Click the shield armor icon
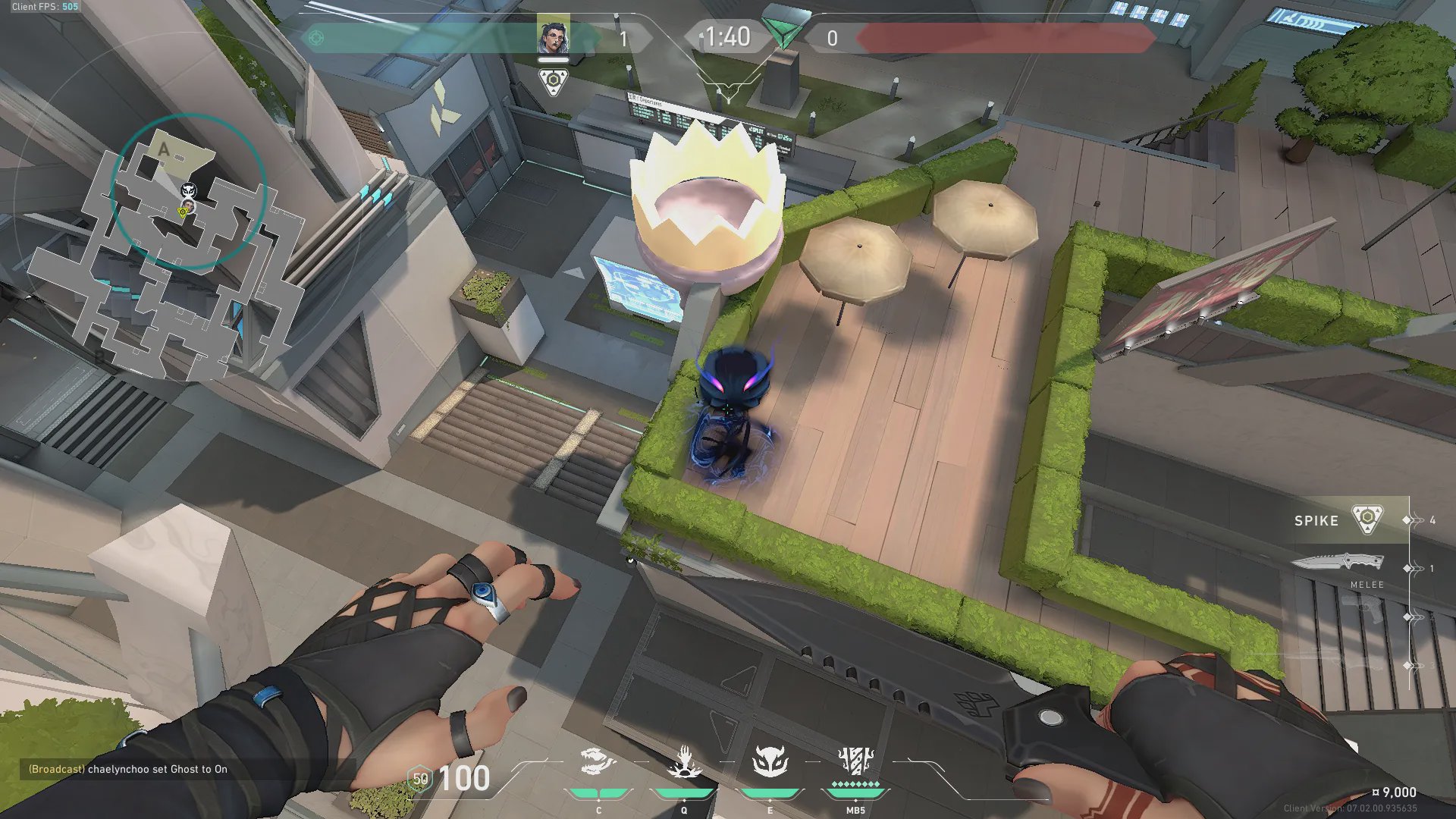Image resolution: width=1456 pixels, height=819 pixels. [419, 779]
